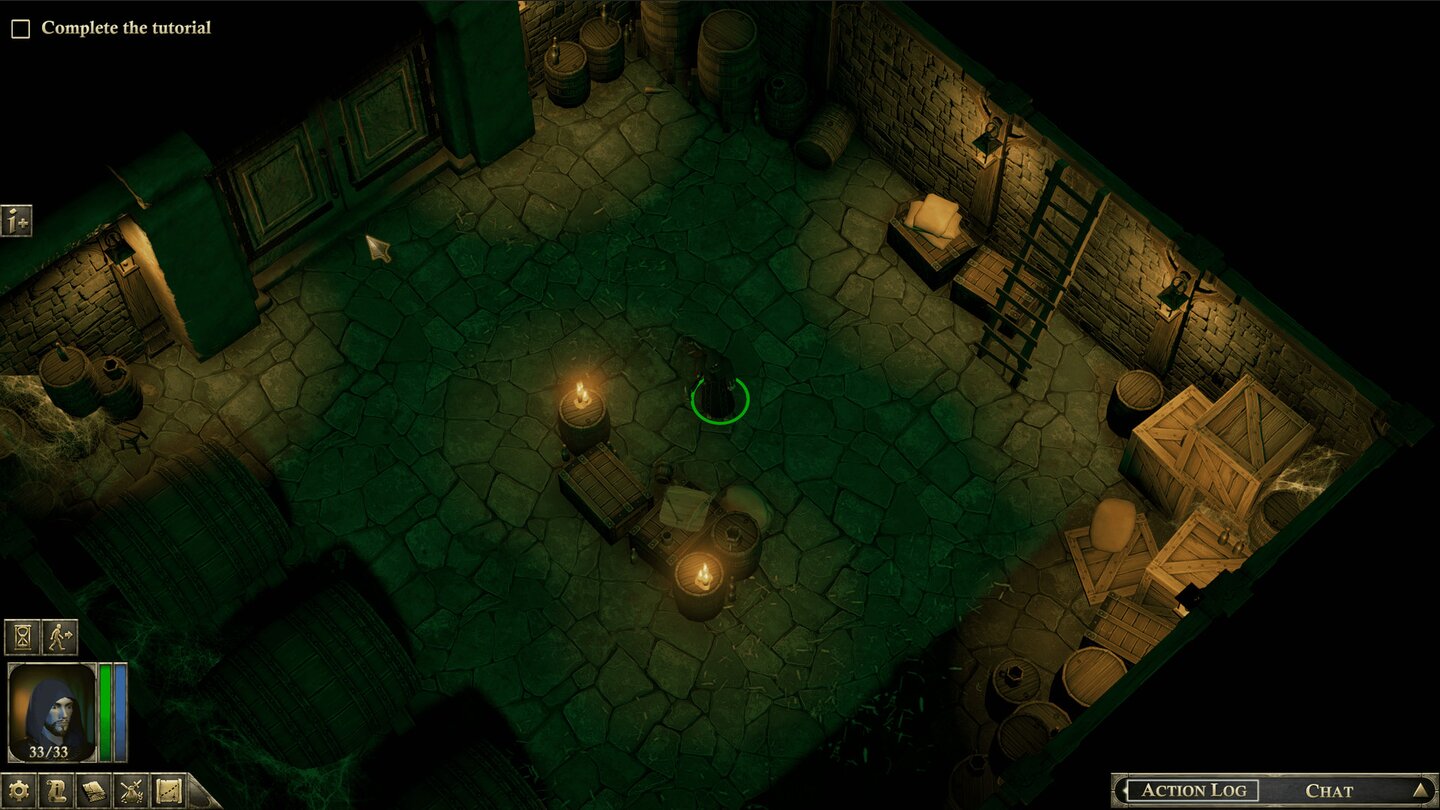Collapse the log bar using the left chevron
The width and height of the screenshot is (1440, 810).
[1124, 789]
